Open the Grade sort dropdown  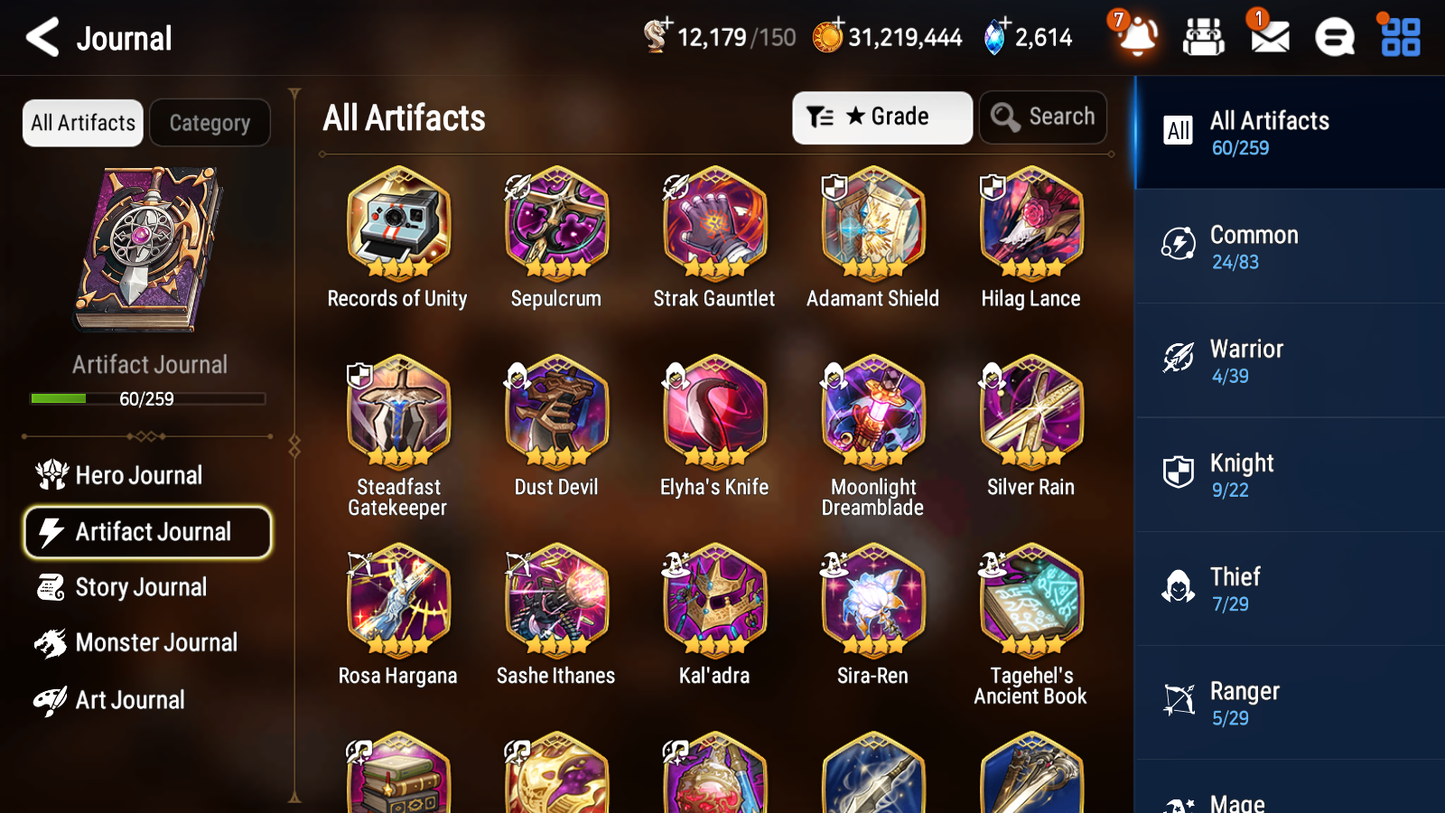[882, 117]
